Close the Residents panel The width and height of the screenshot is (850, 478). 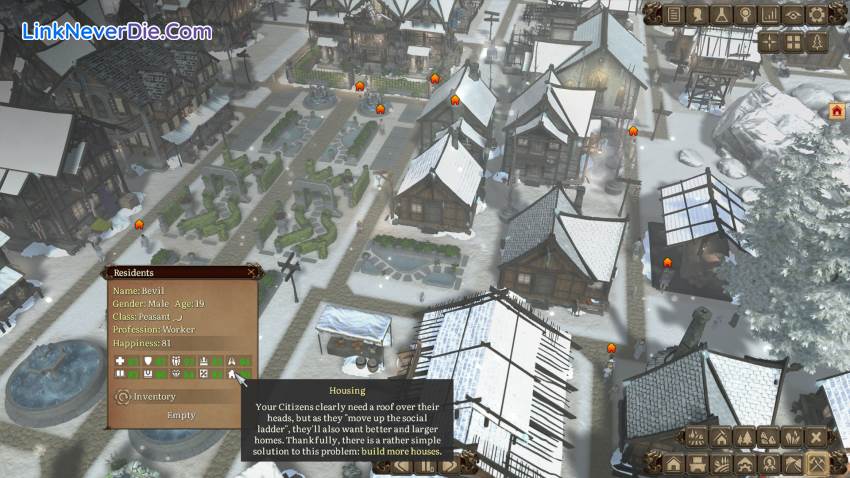click(x=250, y=271)
